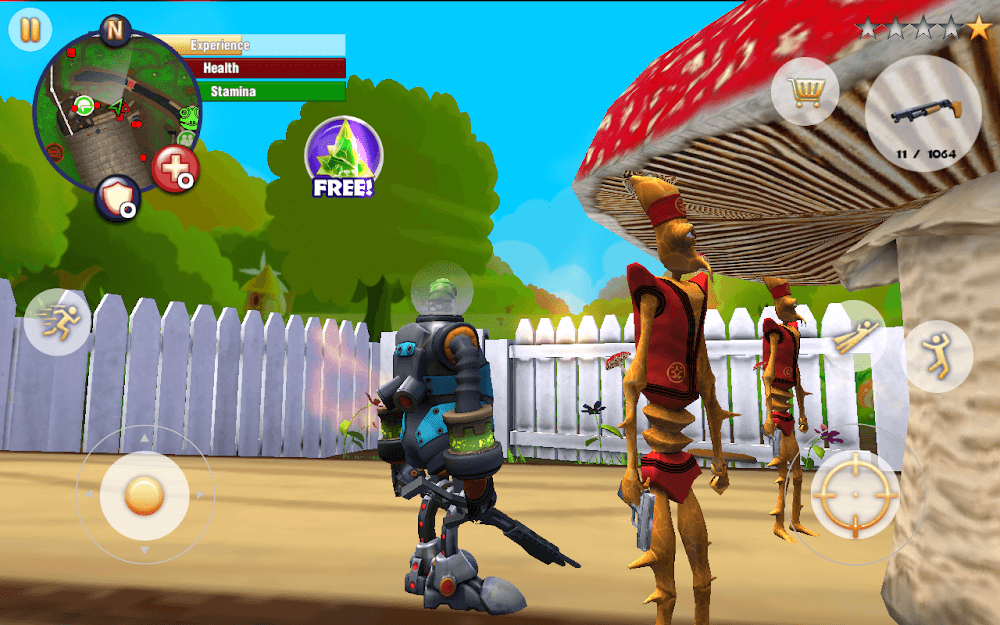This screenshot has width=1000, height=625.
Task: Switch weapon via the shotgun button
Action: click(x=922, y=112)
